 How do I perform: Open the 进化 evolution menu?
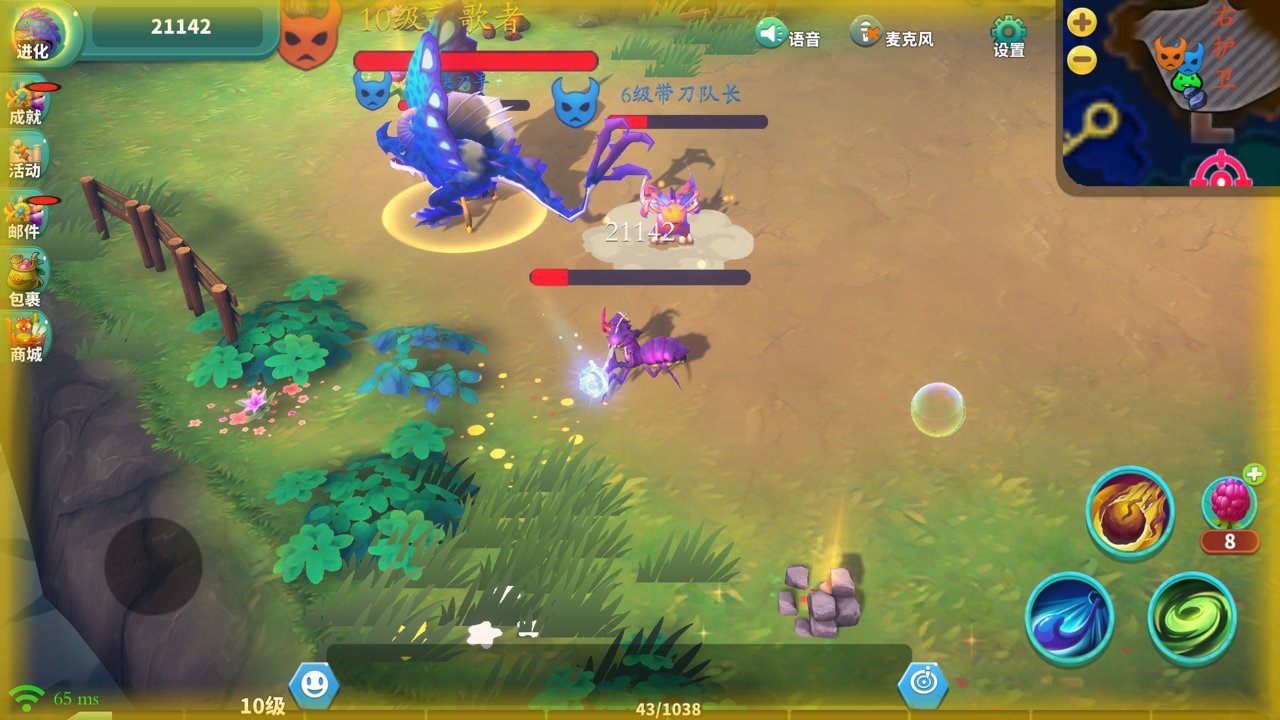tap(36, 33)
